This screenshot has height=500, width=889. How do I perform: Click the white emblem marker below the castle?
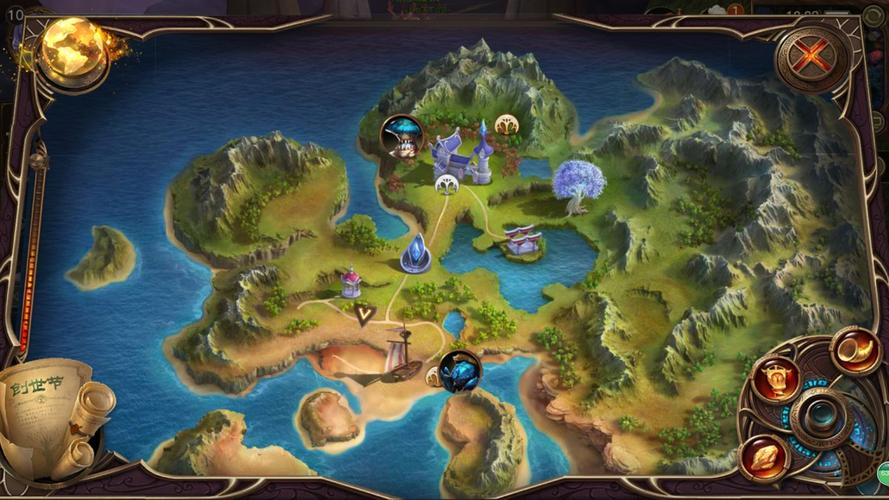click(x=446, y=183)
